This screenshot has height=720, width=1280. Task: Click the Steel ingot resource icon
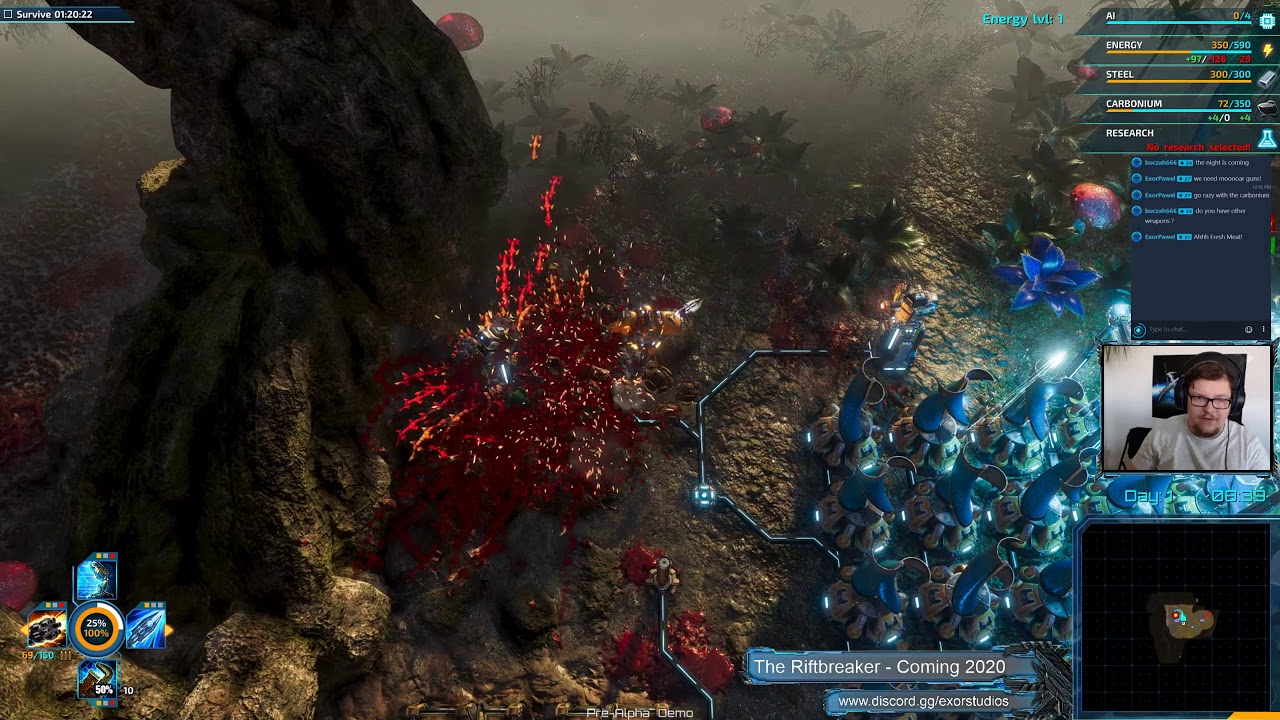click(1267, 79)
